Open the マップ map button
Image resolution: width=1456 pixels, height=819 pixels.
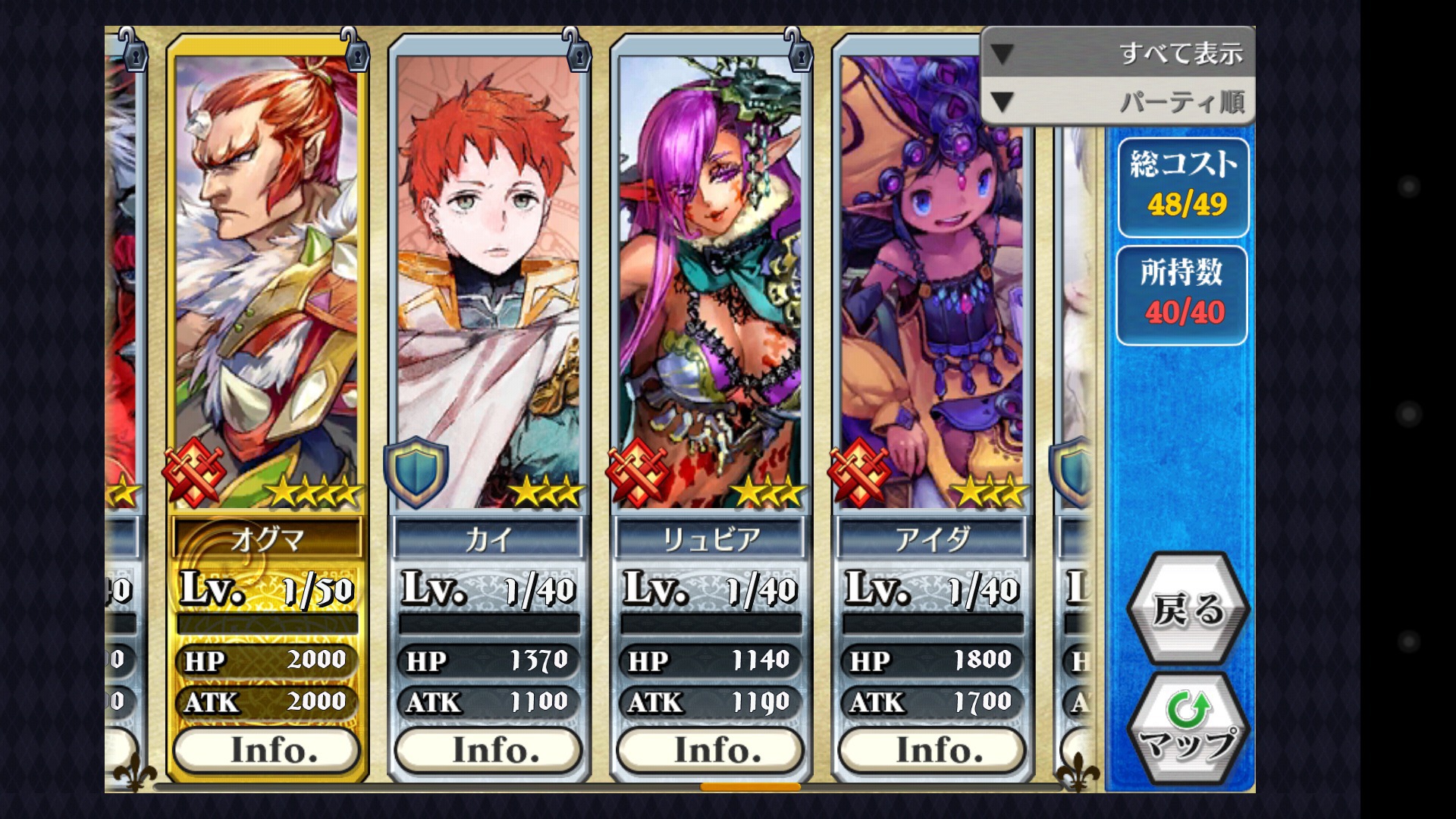click(1188, 730)
